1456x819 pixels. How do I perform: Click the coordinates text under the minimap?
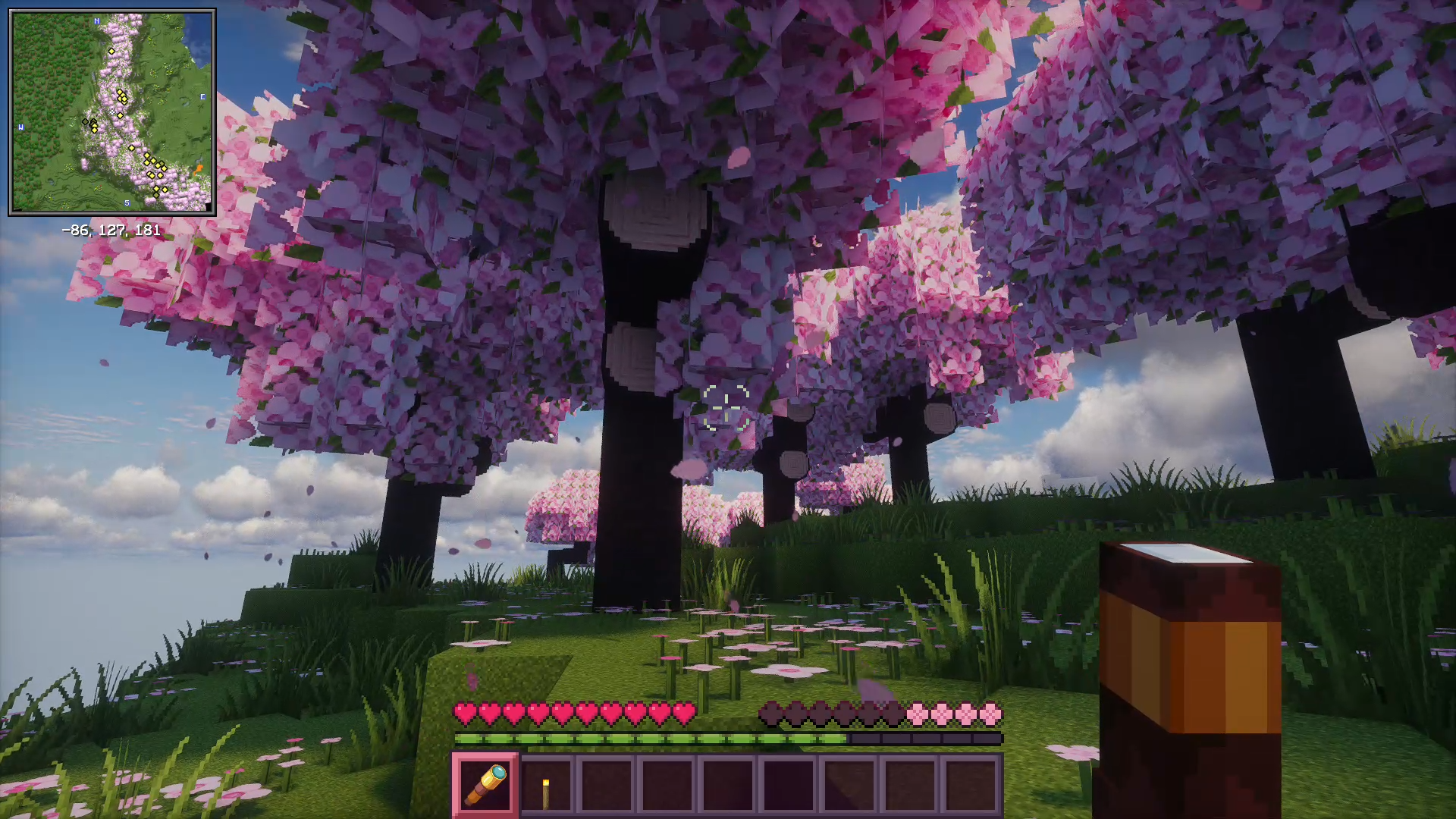click(x=110, y=230)
